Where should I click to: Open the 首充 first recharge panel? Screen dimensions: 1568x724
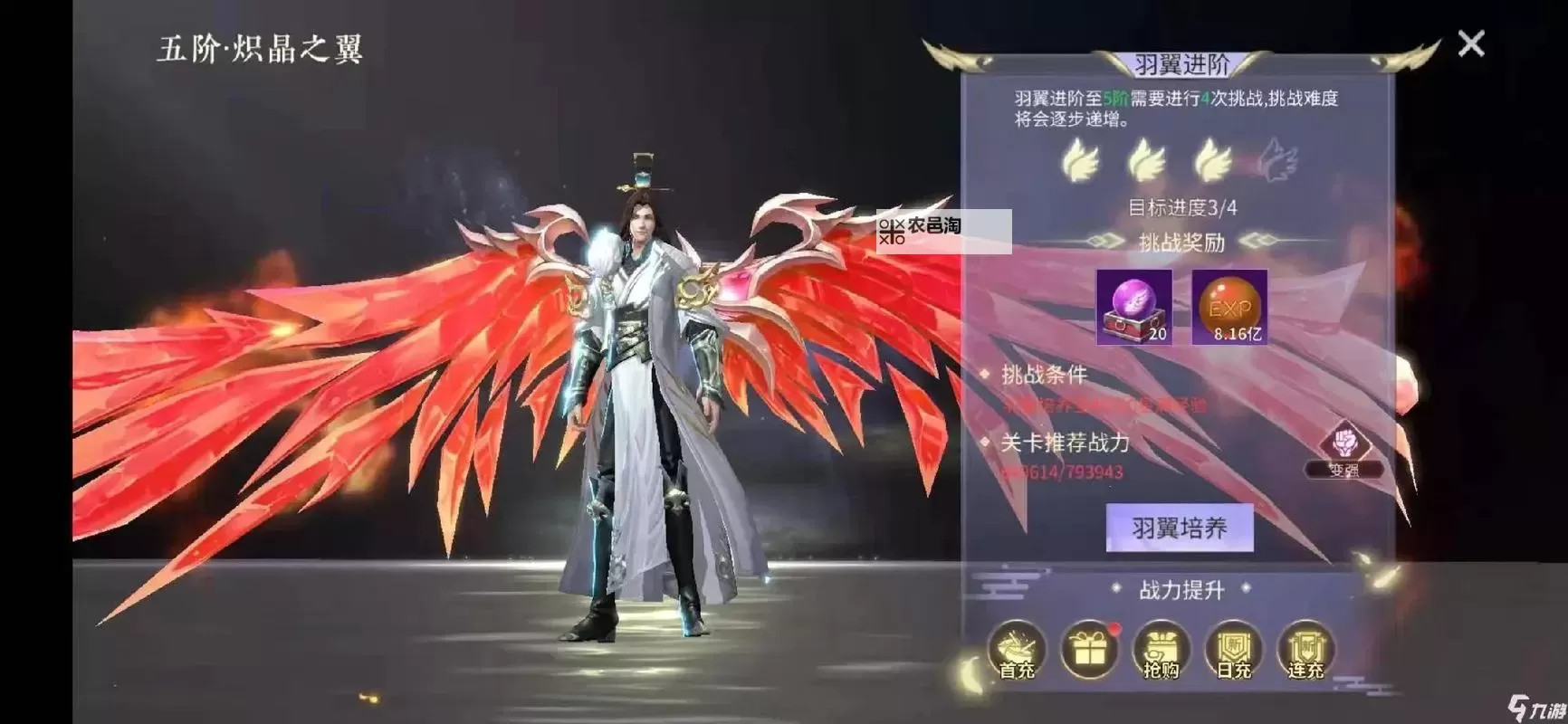coord(1016,650)
